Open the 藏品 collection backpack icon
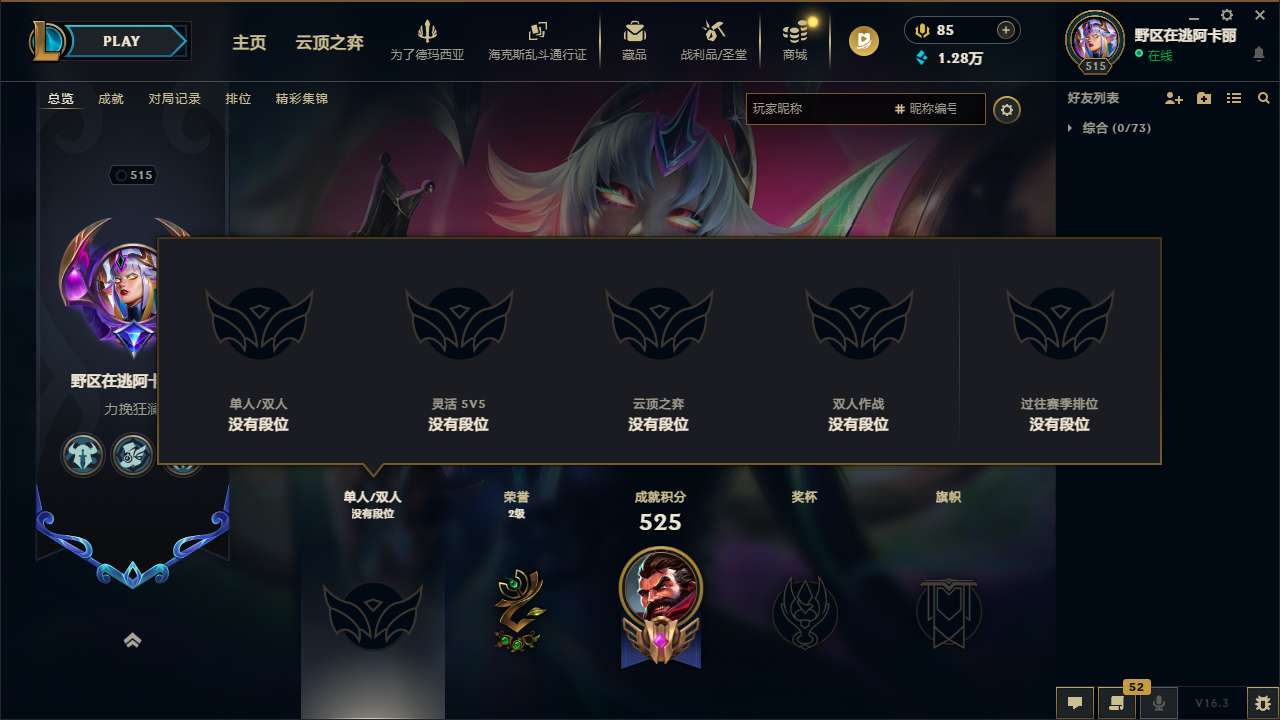The image size is (1280, 720). 633,30
